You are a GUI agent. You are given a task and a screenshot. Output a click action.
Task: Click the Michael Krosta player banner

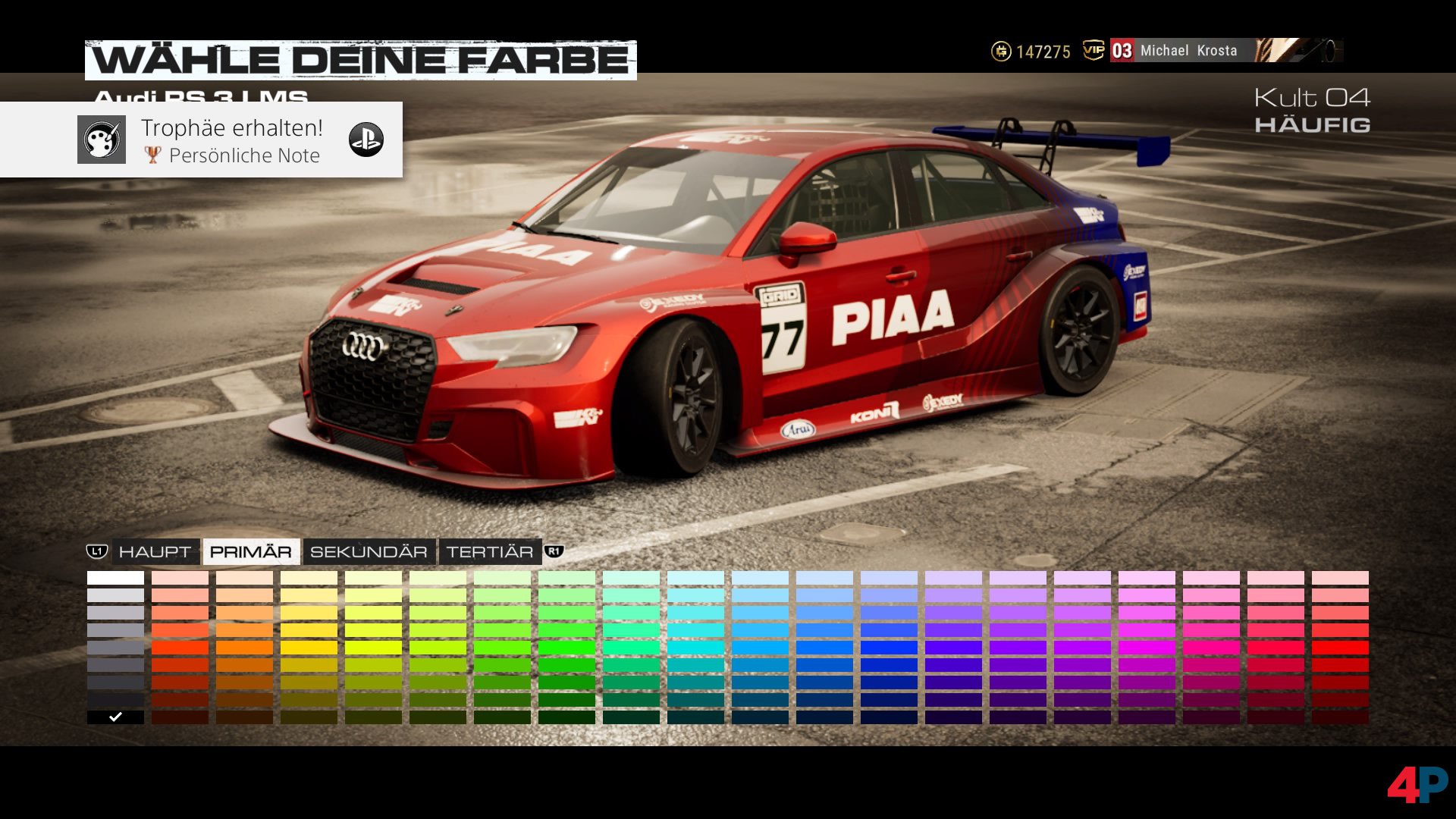pyautogui.click(x=1188, y=51)
